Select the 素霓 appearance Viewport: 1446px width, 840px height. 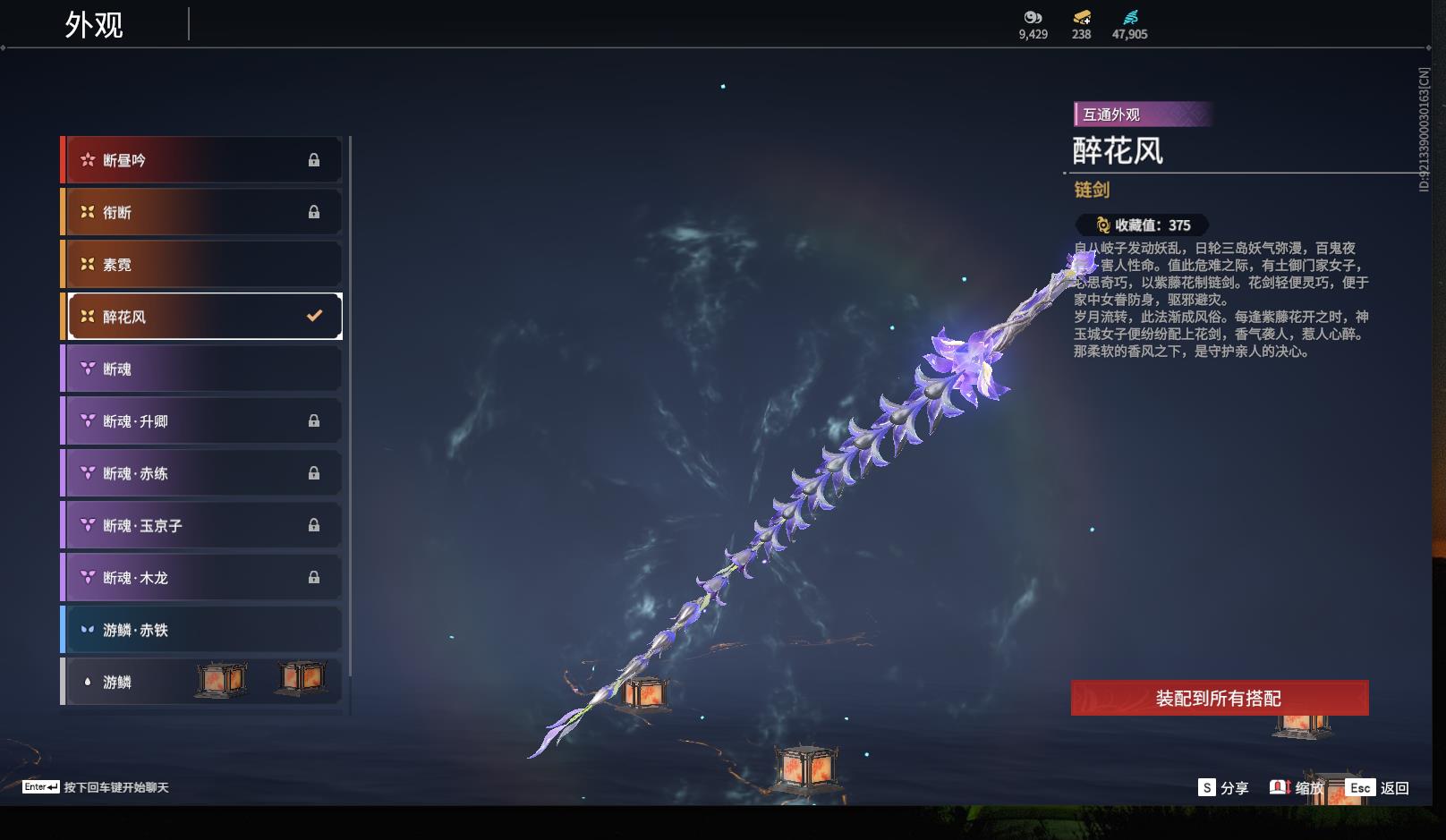pyautogui.click(x=204, y=265)
